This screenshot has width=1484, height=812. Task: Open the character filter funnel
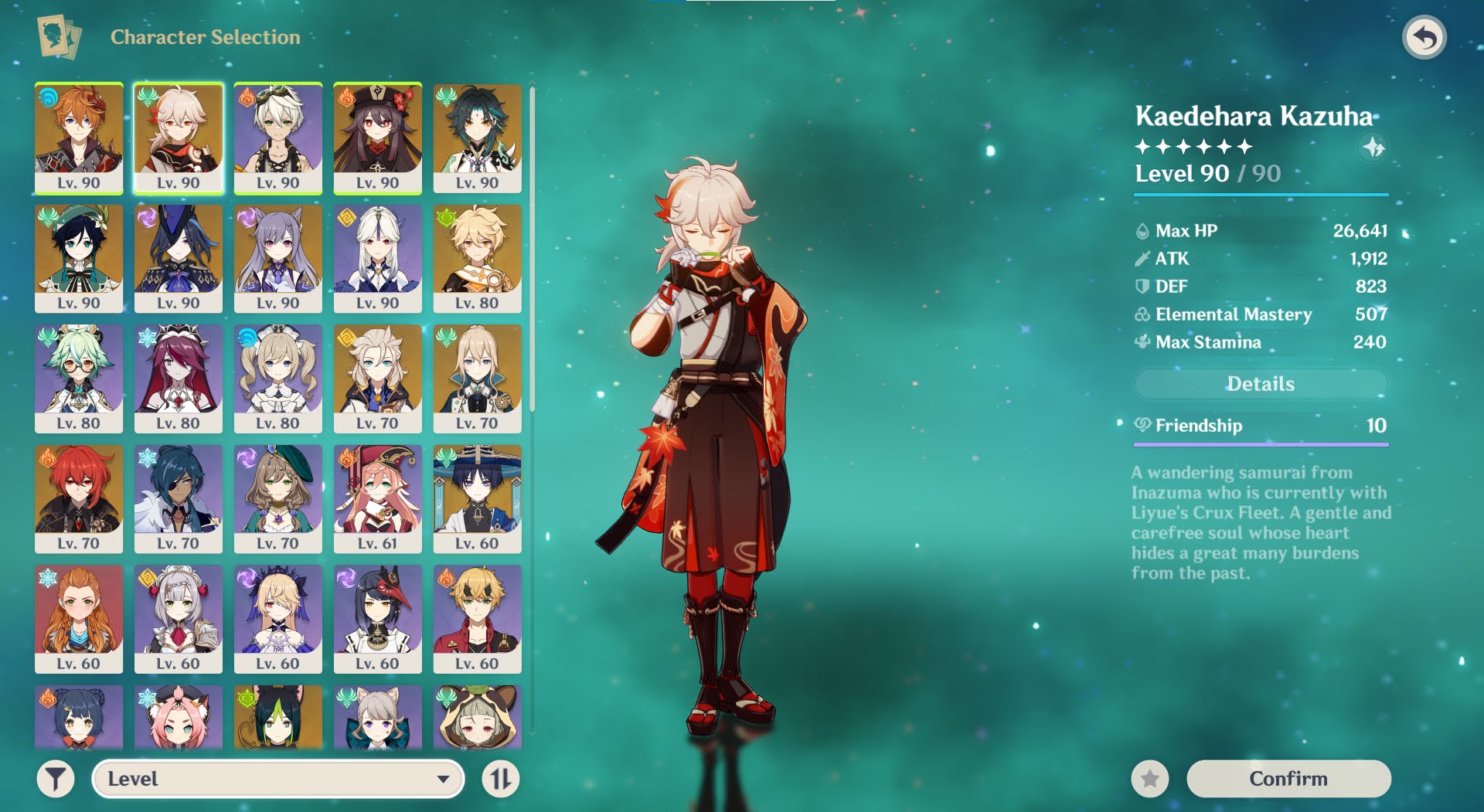click(56, 778)
